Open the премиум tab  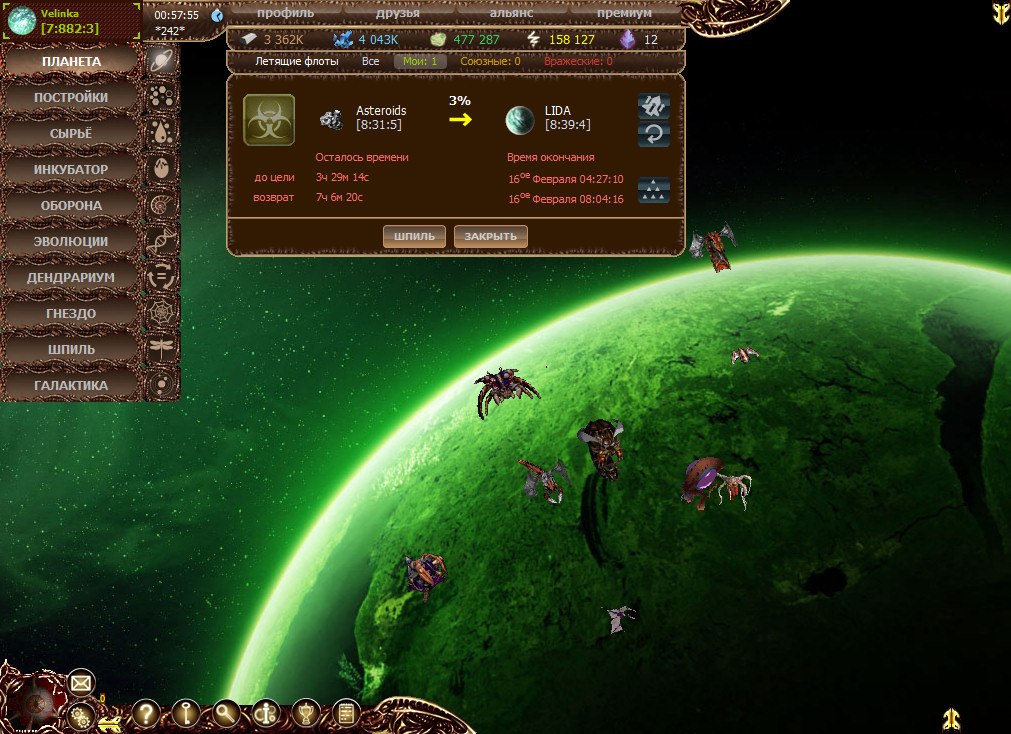[x=624, y=13]
